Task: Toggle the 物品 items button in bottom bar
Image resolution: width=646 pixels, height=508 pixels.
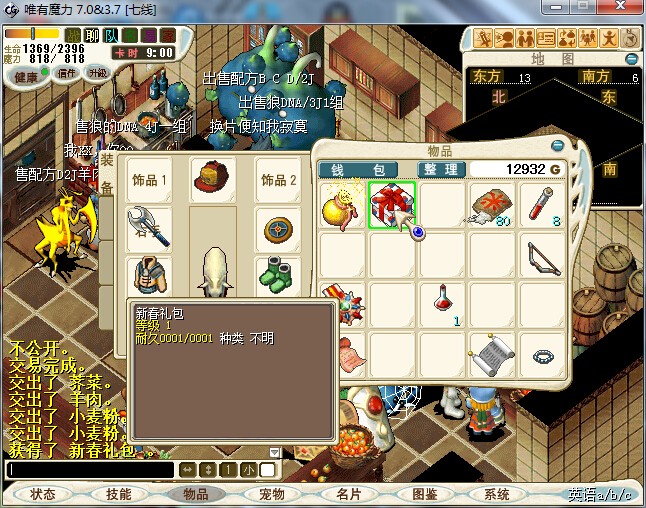Action: click(x=195, y=494)
